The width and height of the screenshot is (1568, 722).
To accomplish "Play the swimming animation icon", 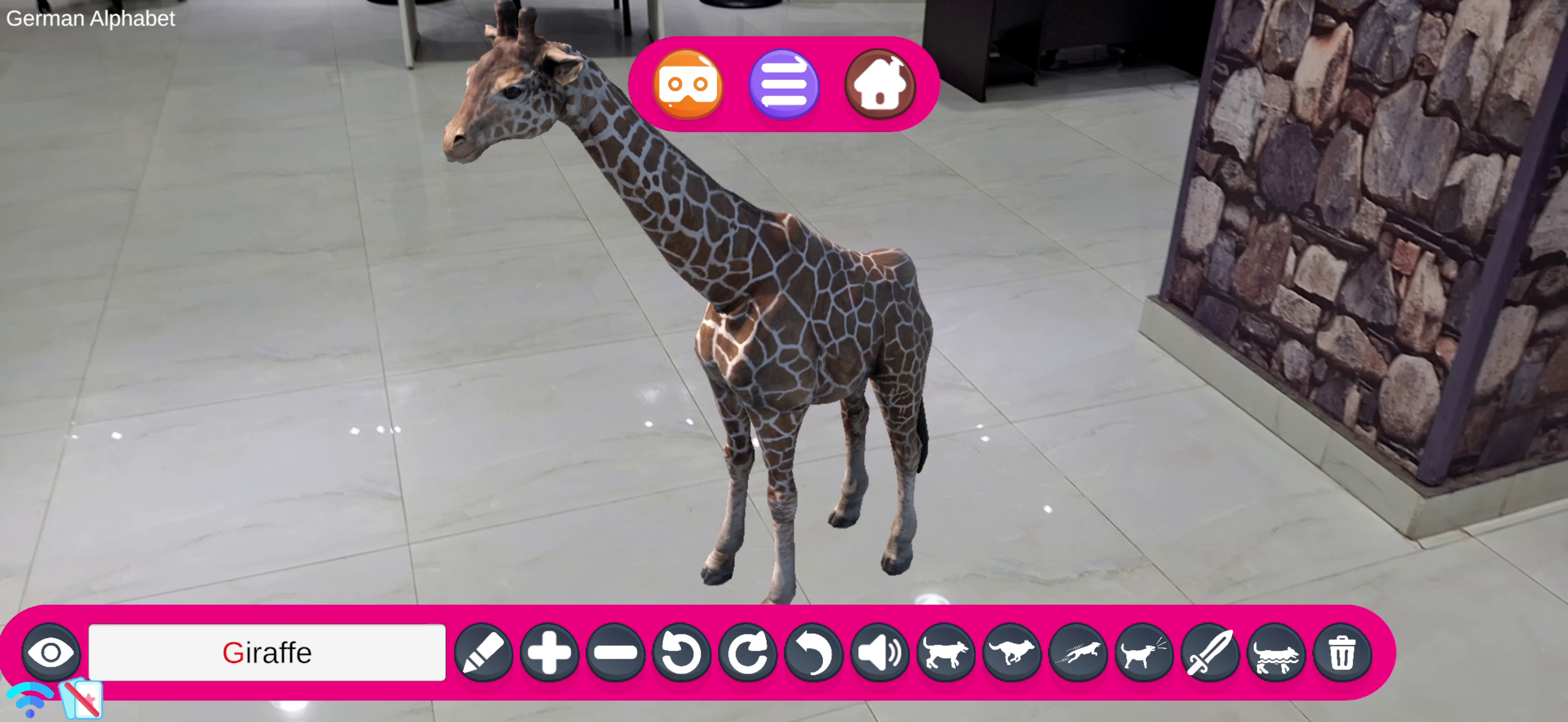I will 1277,653.
